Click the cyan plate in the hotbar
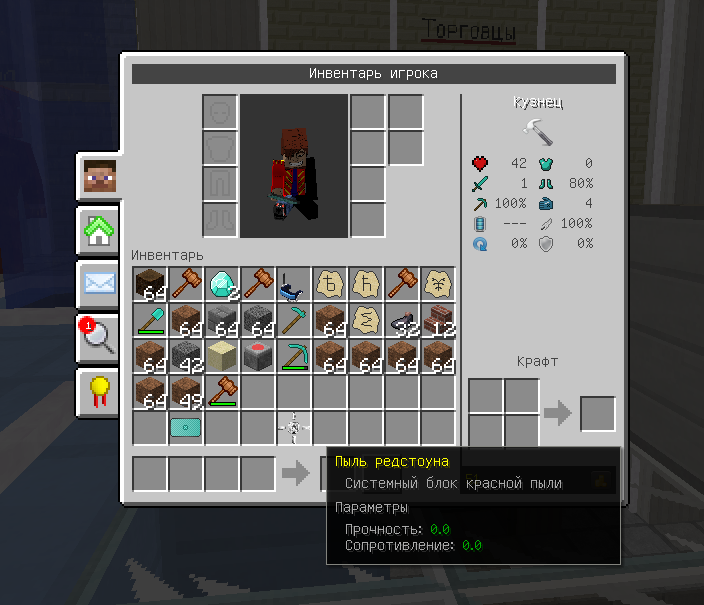Viewport: 704px width, 605px height. point(186,428)
